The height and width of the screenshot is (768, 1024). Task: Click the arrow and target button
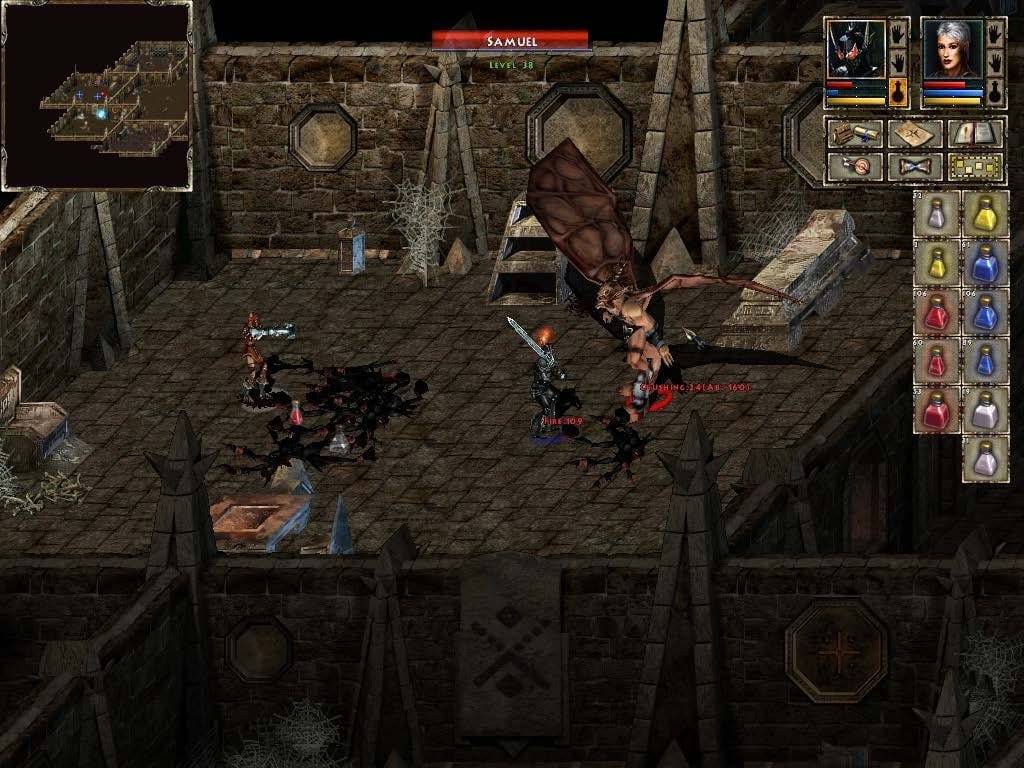coord(854,166)
